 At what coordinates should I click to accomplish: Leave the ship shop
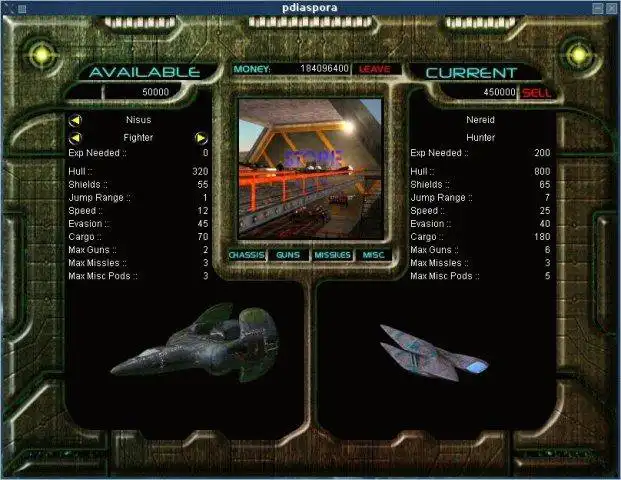click(374, 69)
